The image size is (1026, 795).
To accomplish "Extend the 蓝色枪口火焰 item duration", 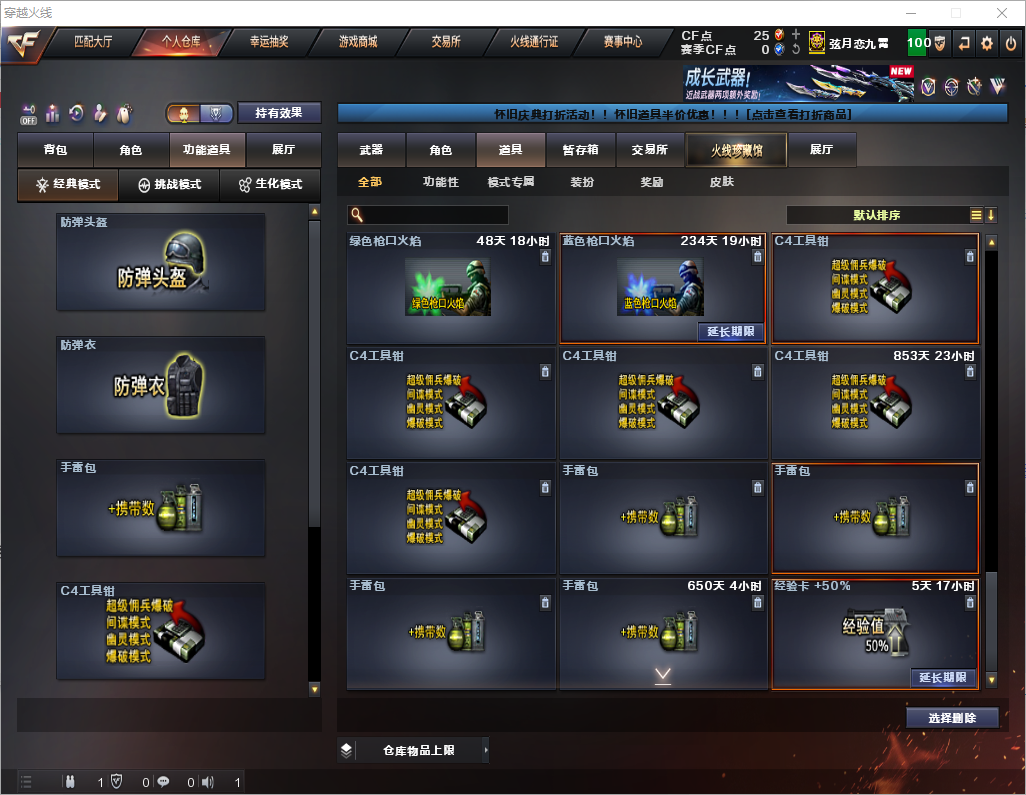I will (x=729, y=331).
